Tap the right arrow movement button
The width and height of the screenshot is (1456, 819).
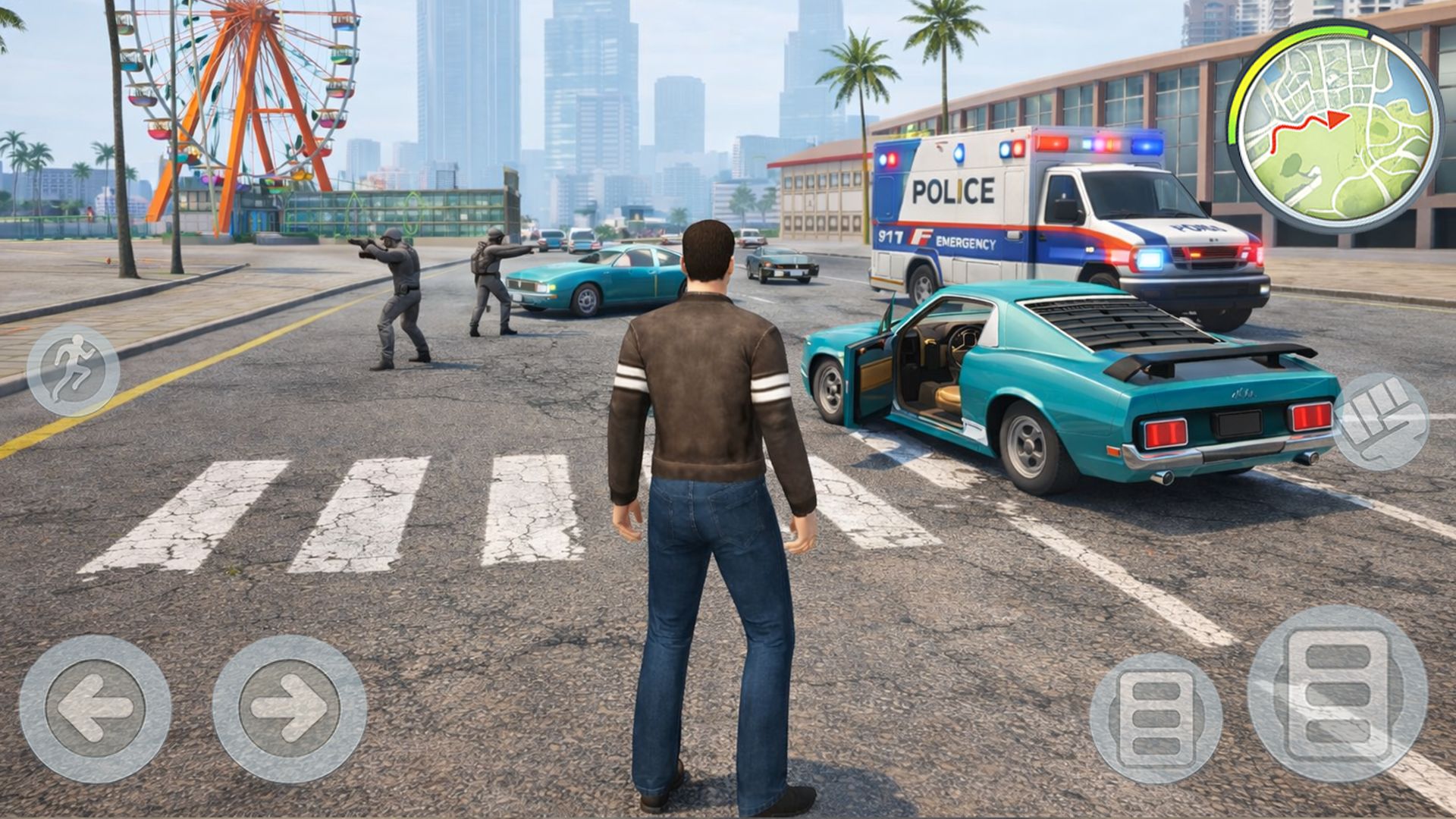click(289, 708)
